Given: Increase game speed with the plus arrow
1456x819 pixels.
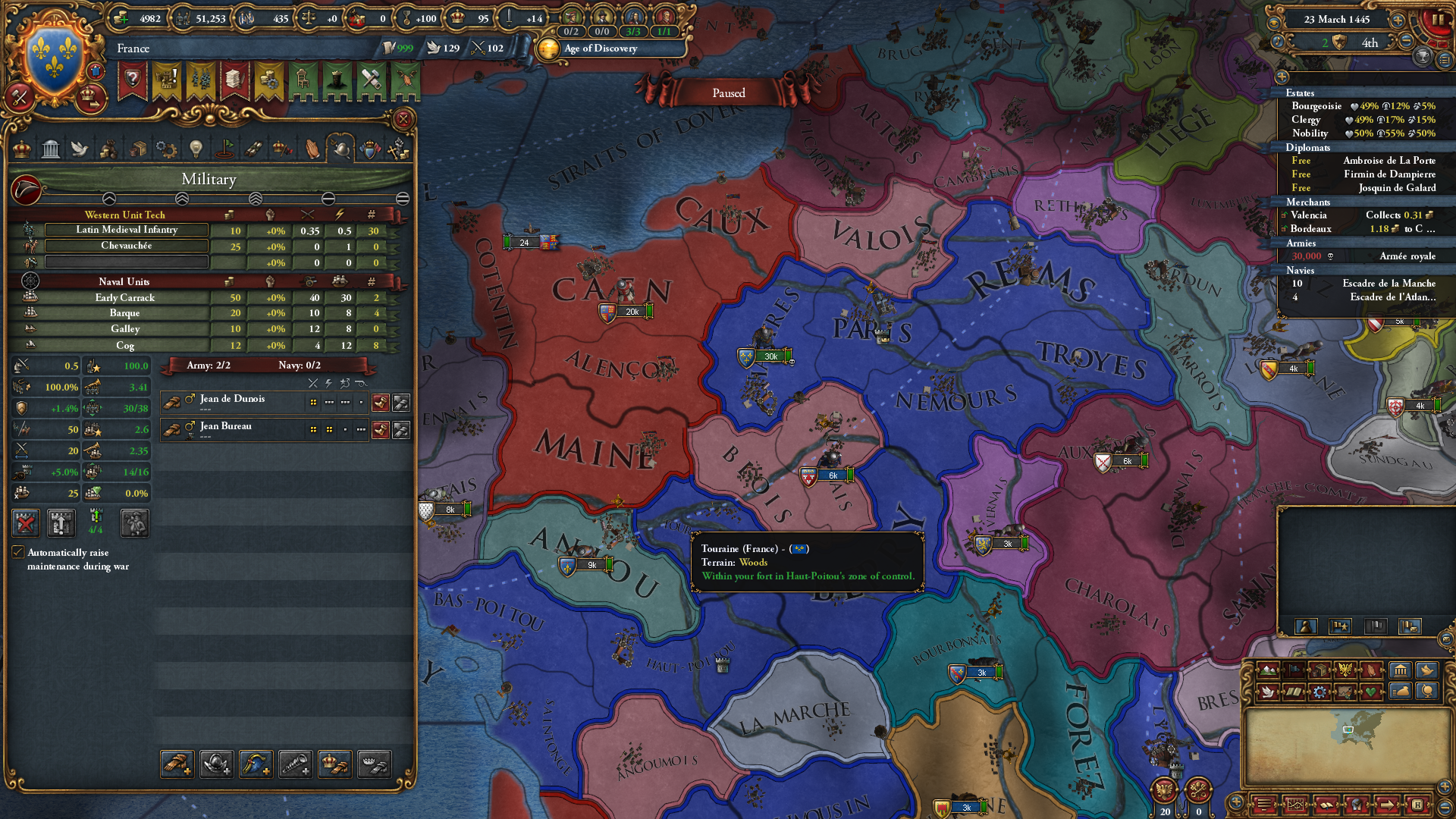Looking at the screenshot, I should (x=1398, y=21).
